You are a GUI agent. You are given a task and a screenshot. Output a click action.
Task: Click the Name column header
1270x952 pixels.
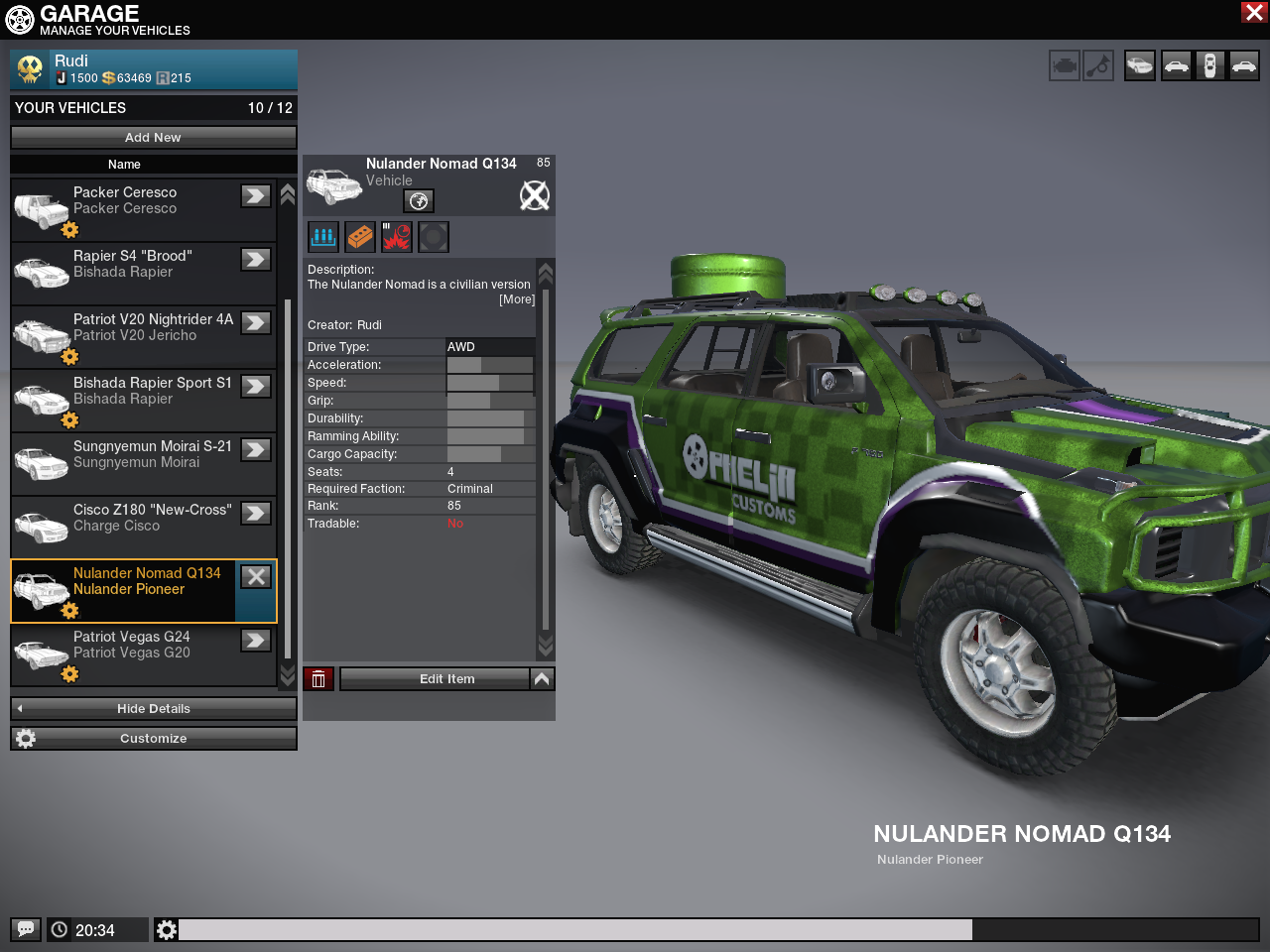(x=124, y=165)
